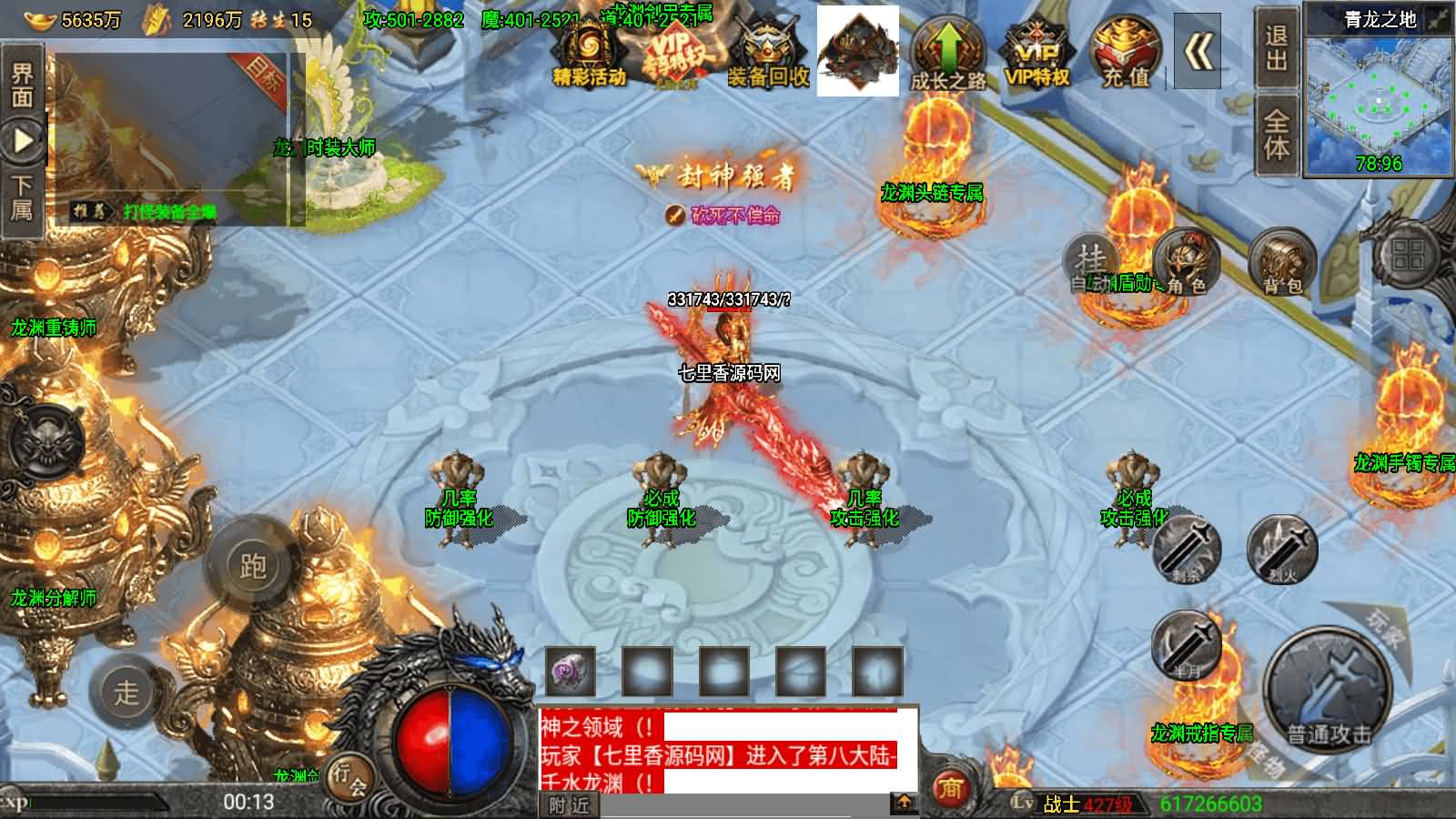Open the 商 shop button

pyautogui.click(x=950, y=786)
